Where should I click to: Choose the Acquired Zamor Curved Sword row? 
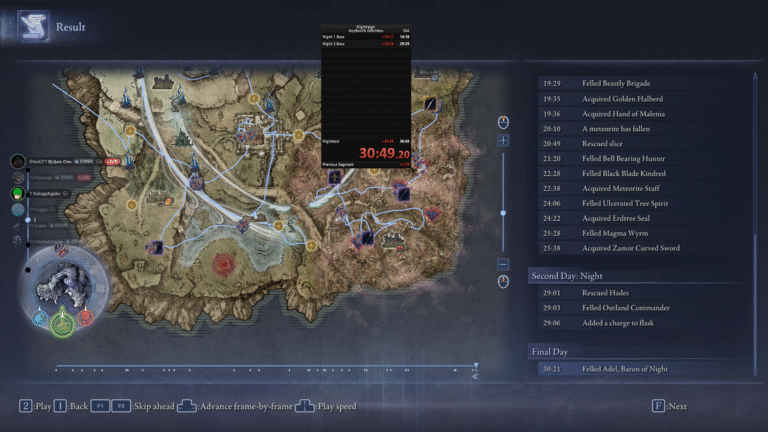(x=630, y=248)
